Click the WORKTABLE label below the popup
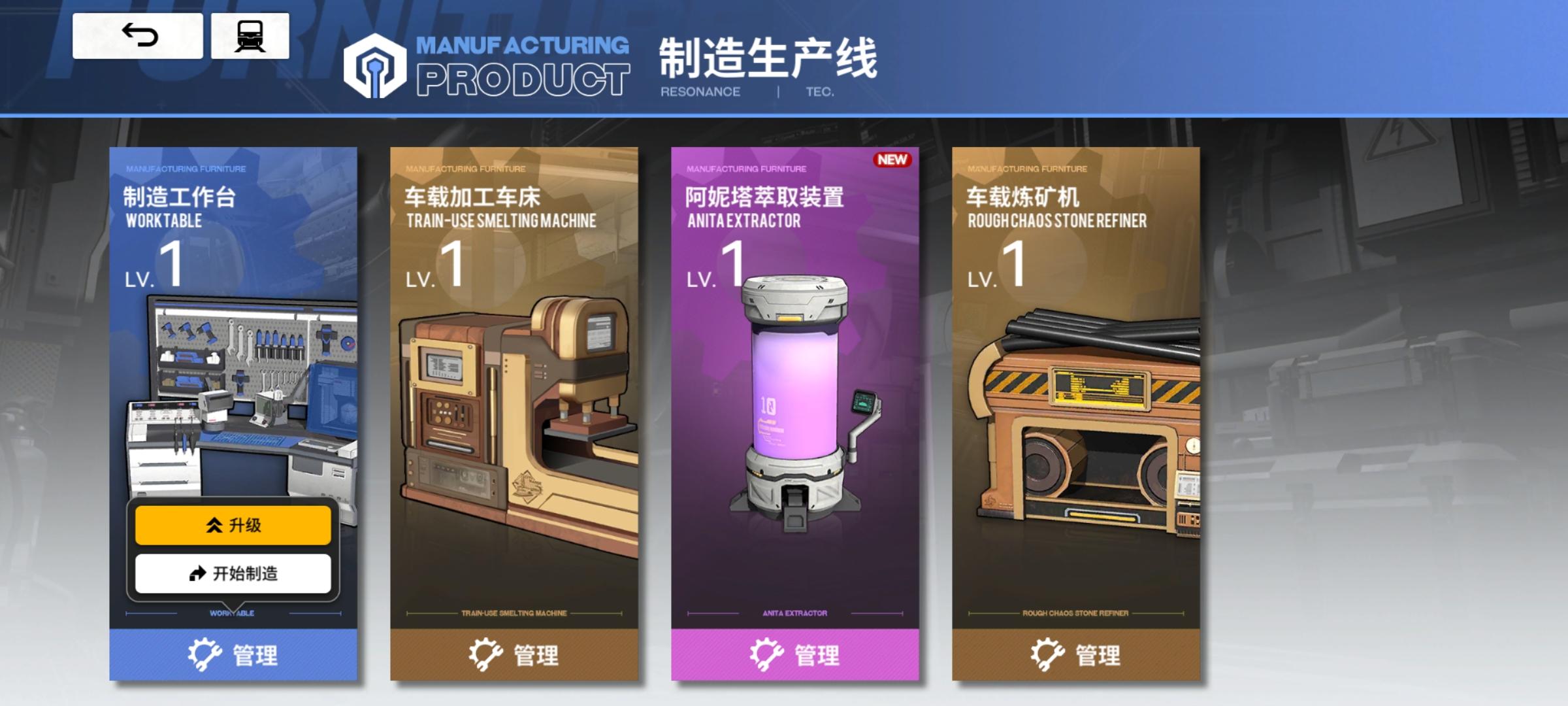This screenshot has height=706, width=1568. tap(232, 613)
